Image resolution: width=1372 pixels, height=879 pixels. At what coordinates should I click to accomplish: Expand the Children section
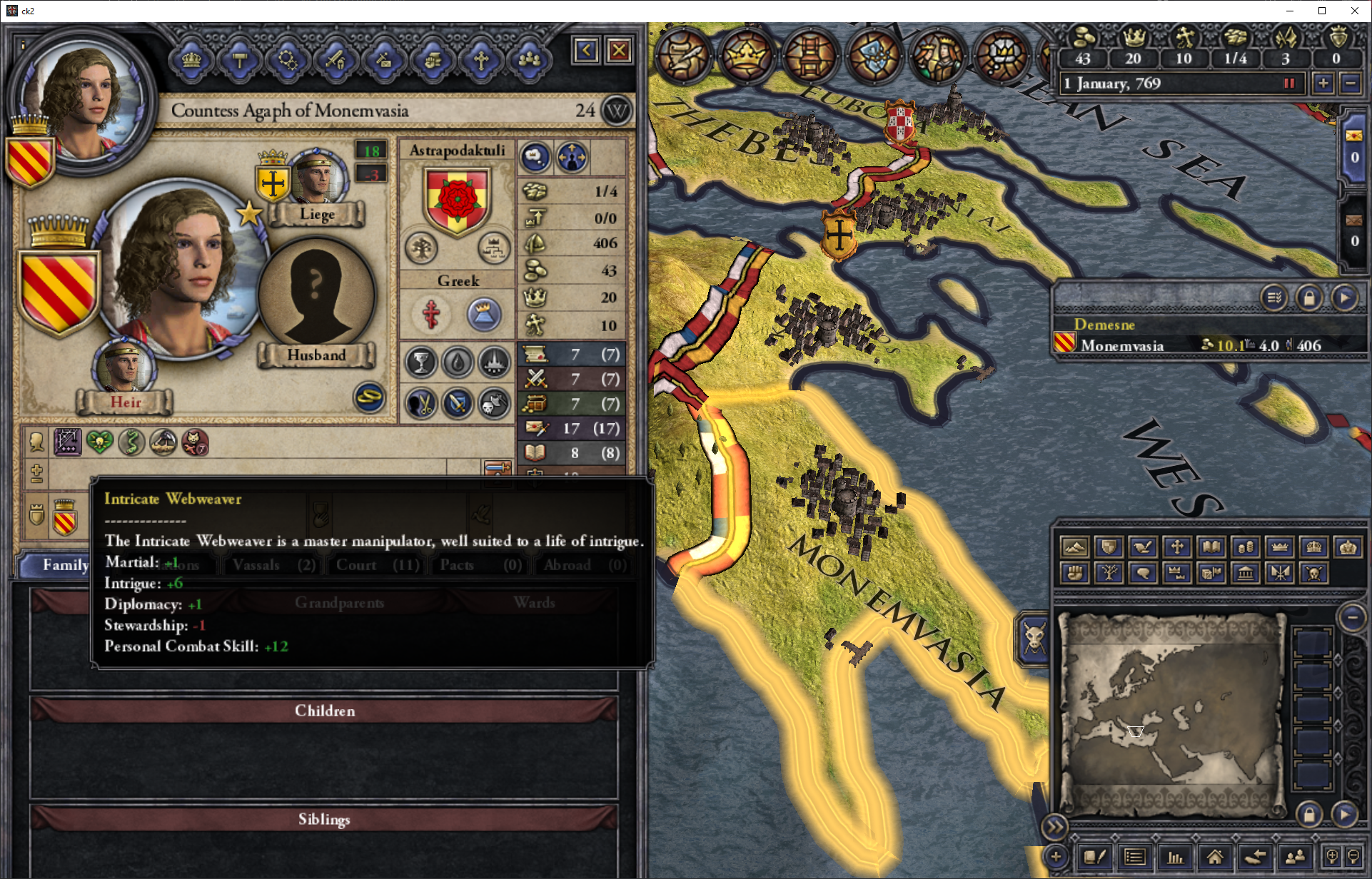[x=324, y=711]
